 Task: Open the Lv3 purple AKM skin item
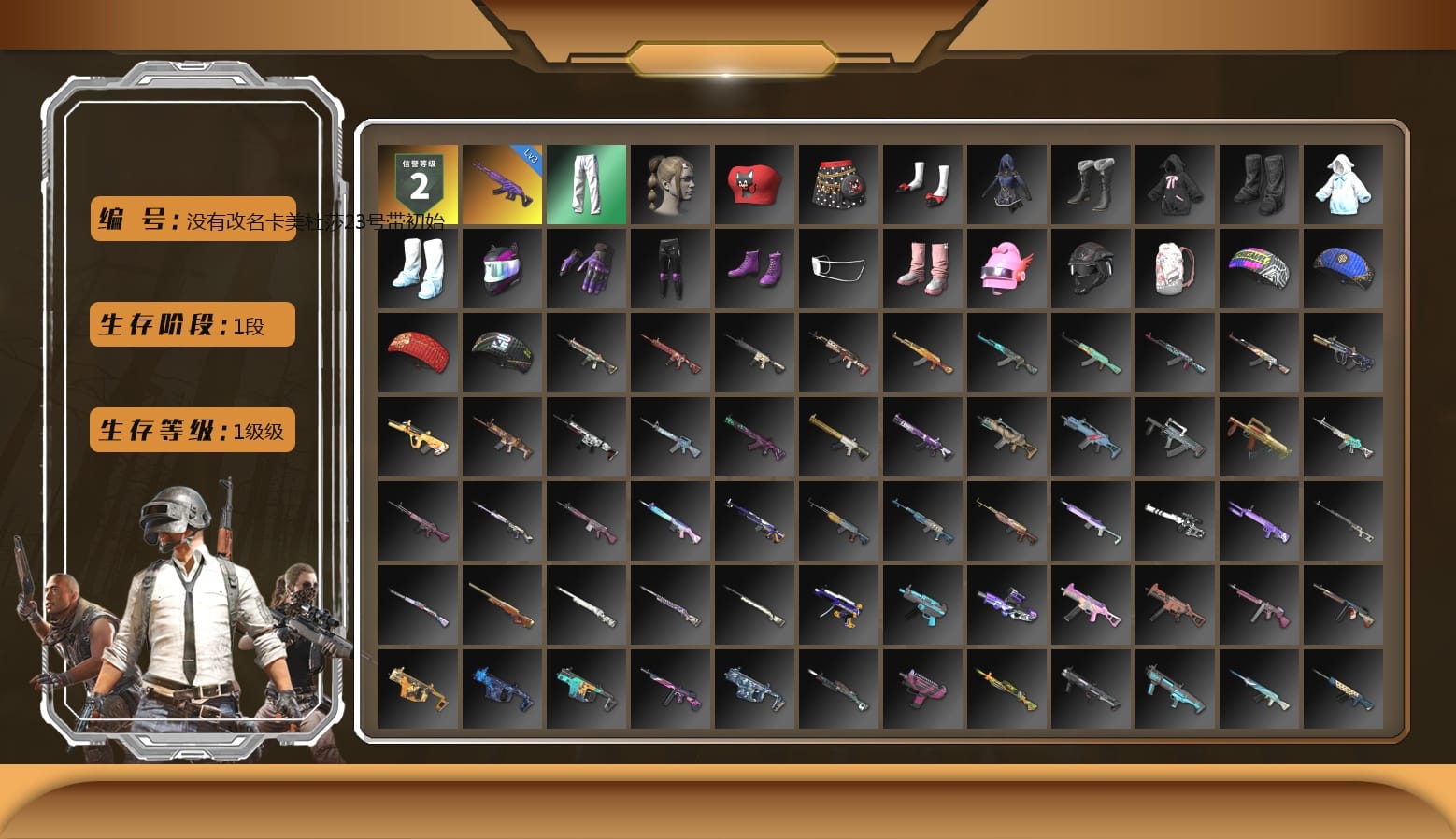click(503, 184)
